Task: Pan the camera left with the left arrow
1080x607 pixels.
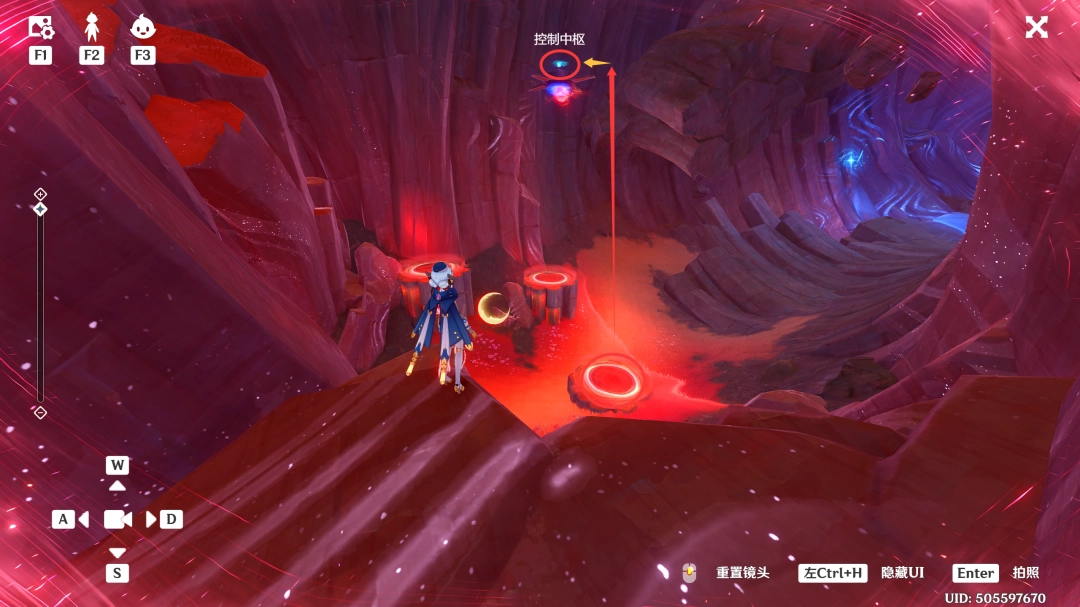Action: coord(83,519)
